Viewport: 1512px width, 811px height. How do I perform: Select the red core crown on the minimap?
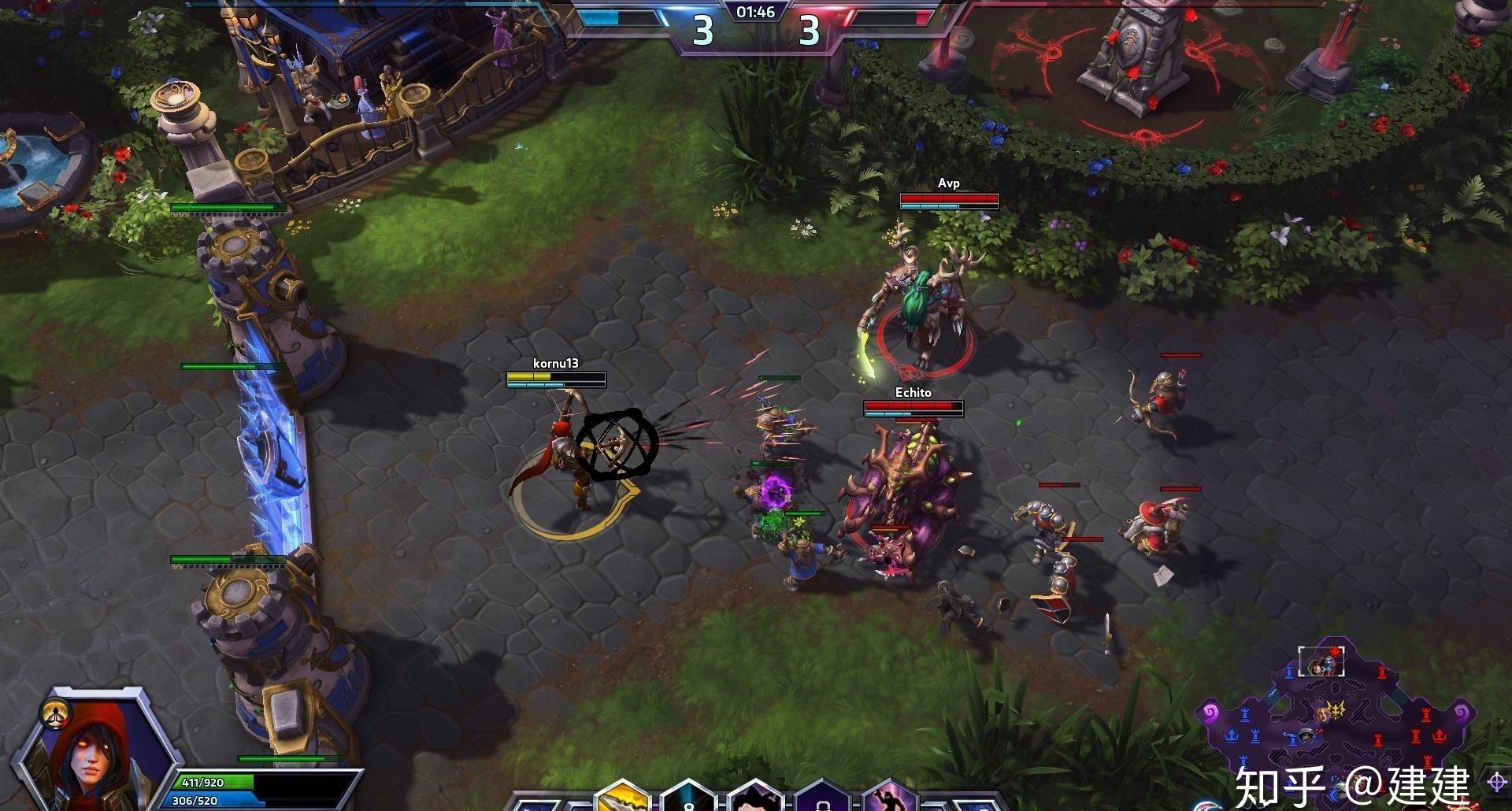coord(1440,735)
